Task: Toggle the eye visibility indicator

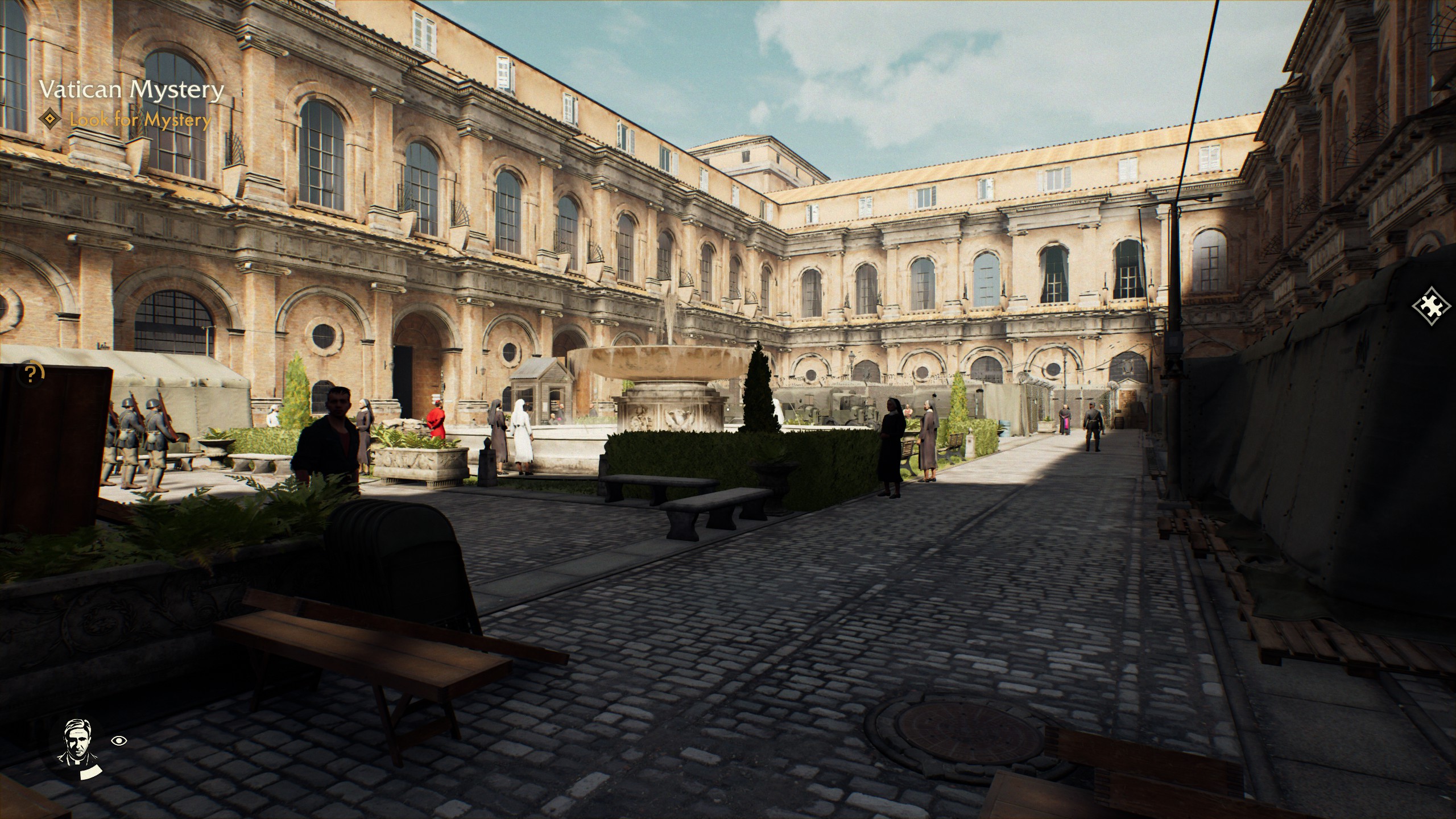Action: (x=119, y=741)
